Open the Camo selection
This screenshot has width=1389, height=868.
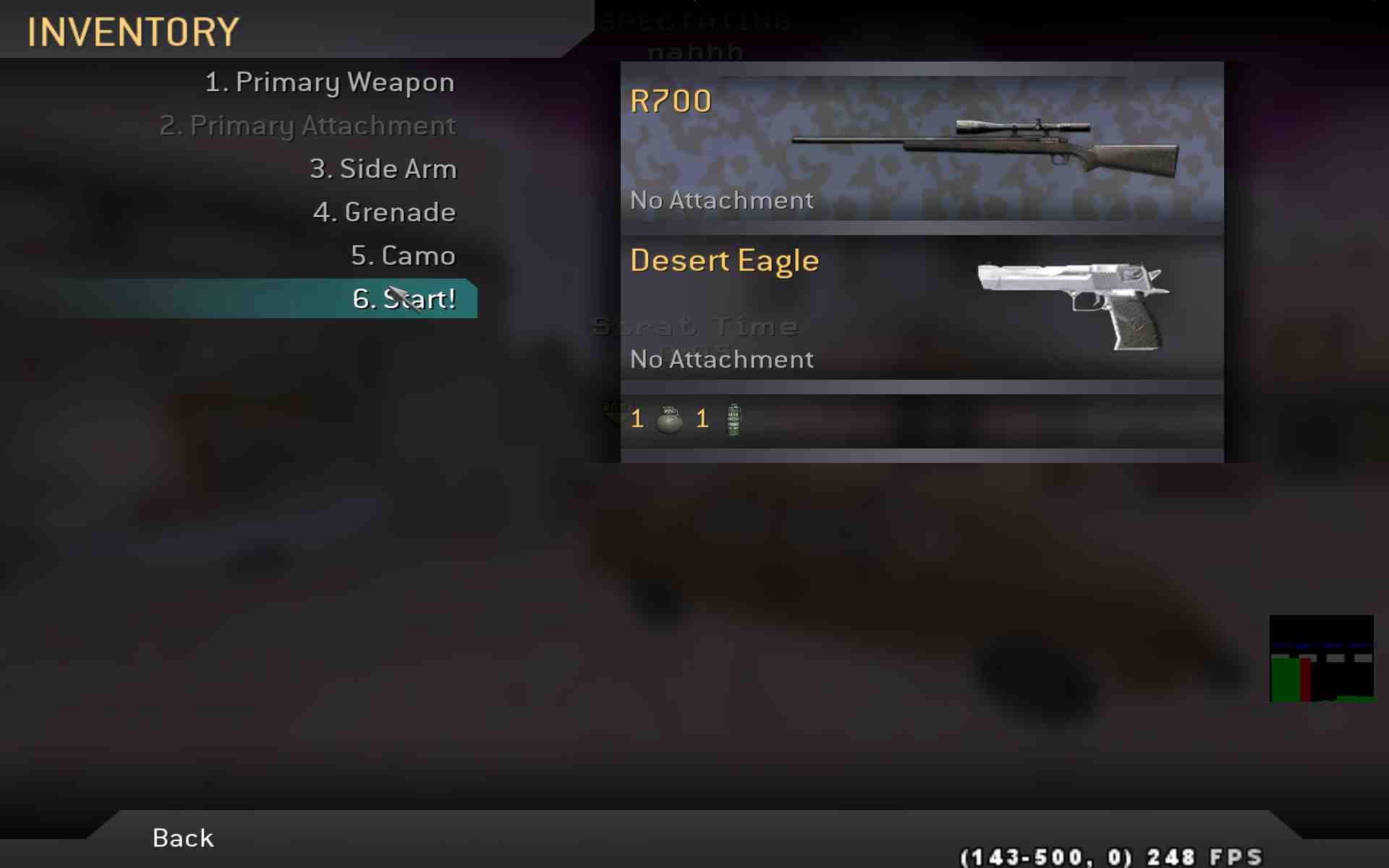(x=403, y=256)
